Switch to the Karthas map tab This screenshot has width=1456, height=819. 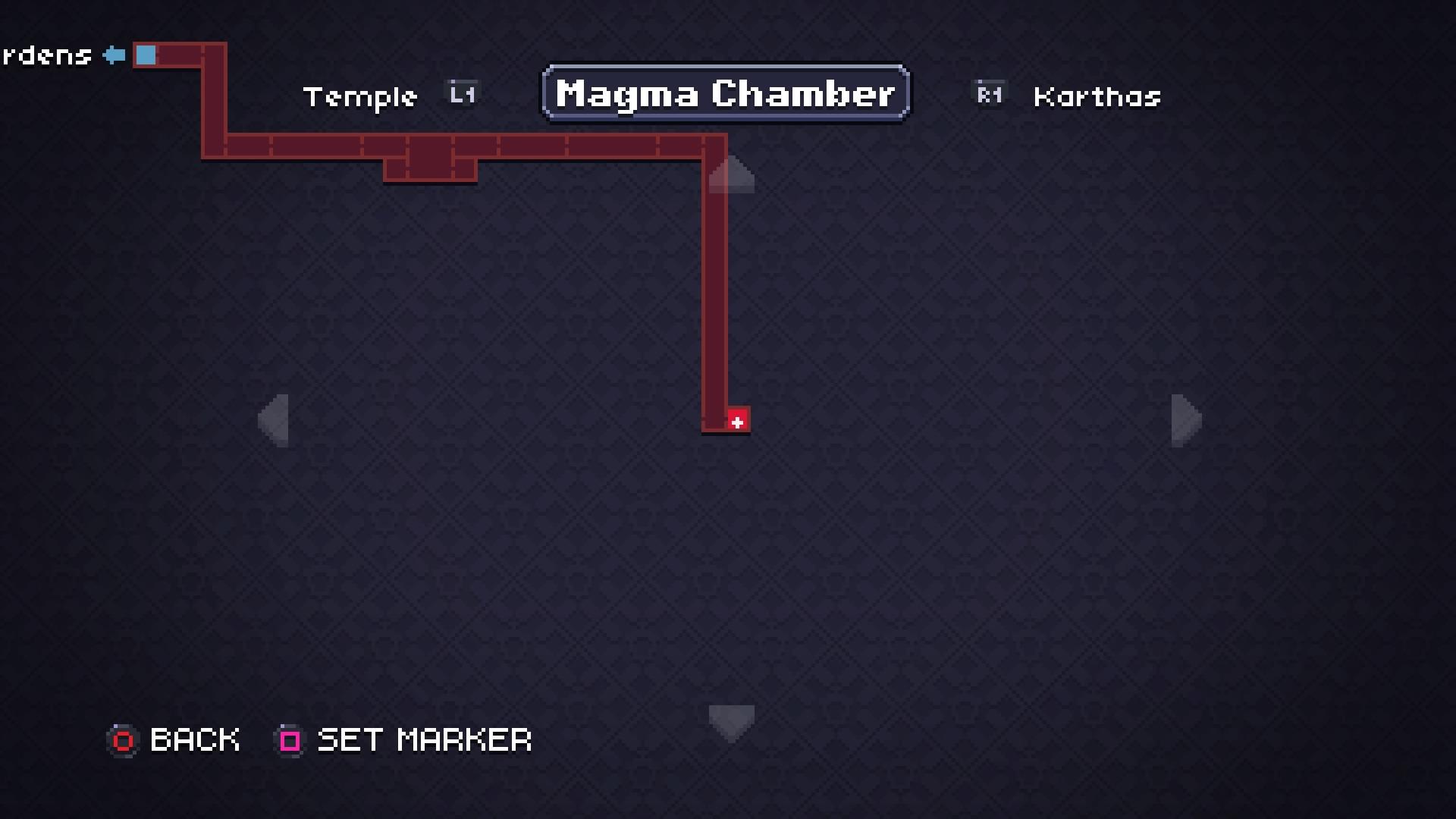click(1097, 97)
